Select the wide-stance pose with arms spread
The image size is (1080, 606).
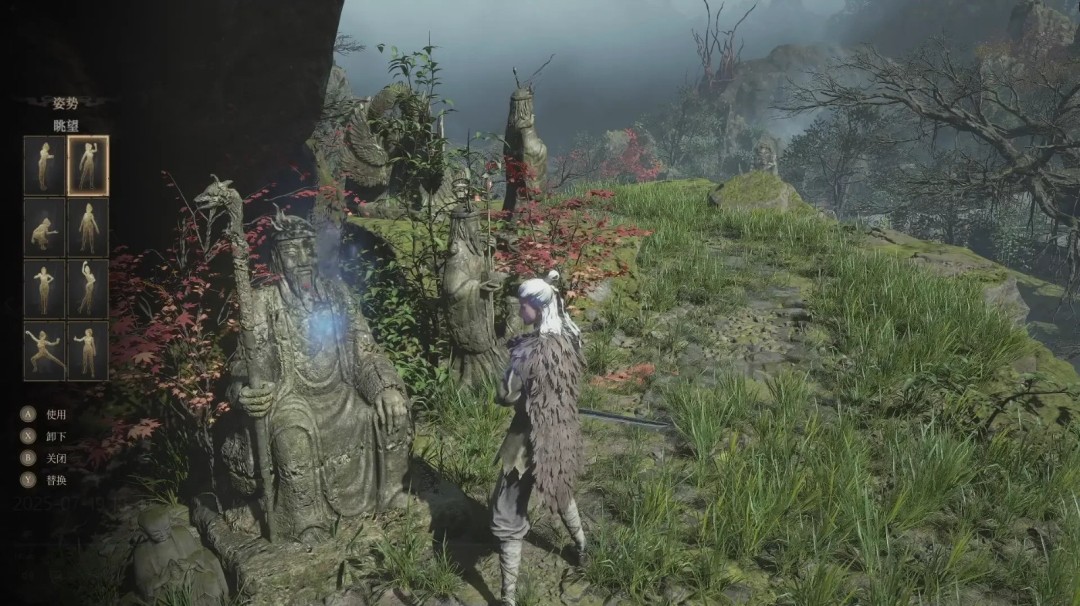click(44, 350)
